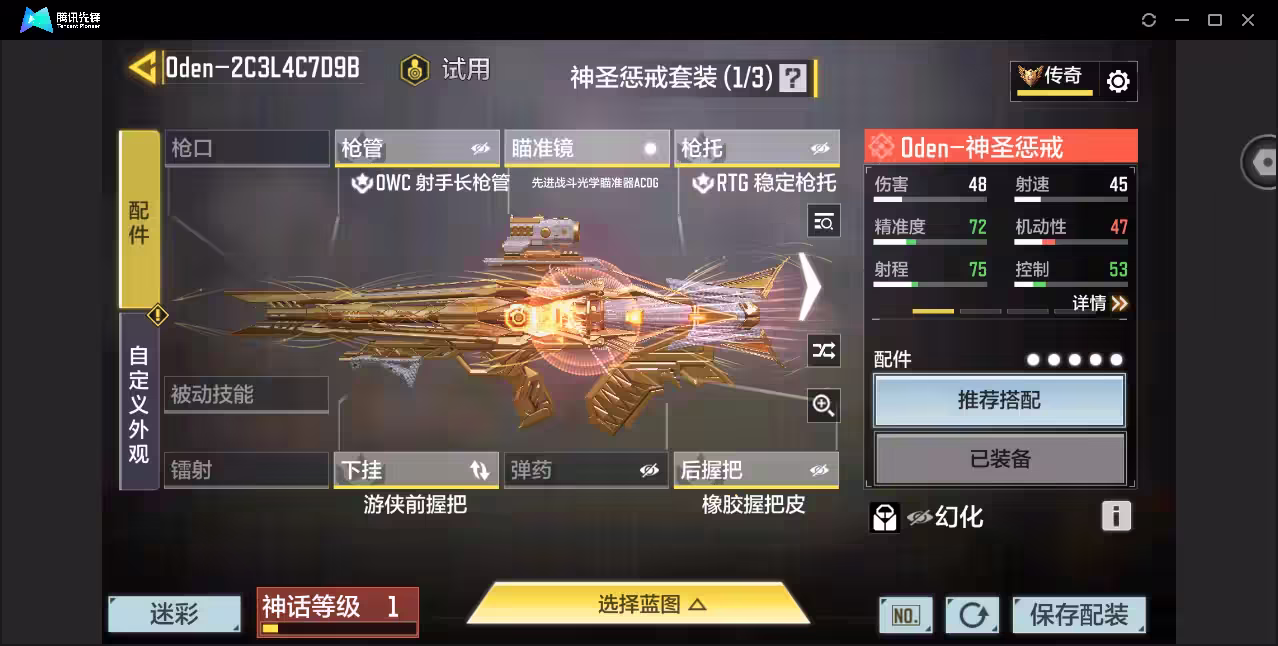Image resolution: width=1278 pixels, height=646 pixels.
Task: Choose the 瞄准镜 optic attachment slot
Action: point(586,148)
